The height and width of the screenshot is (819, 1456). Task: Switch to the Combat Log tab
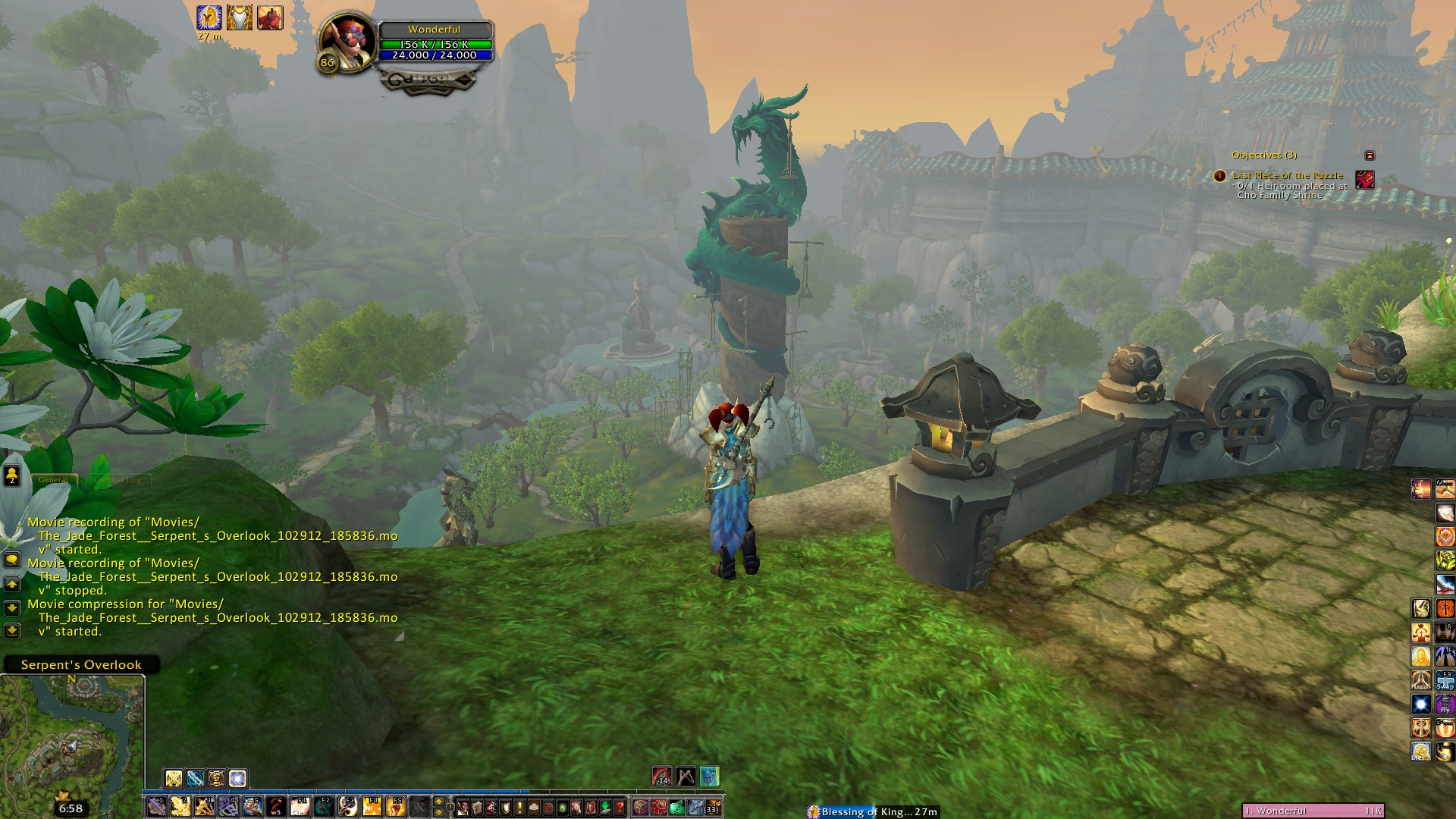coord(118,480)
